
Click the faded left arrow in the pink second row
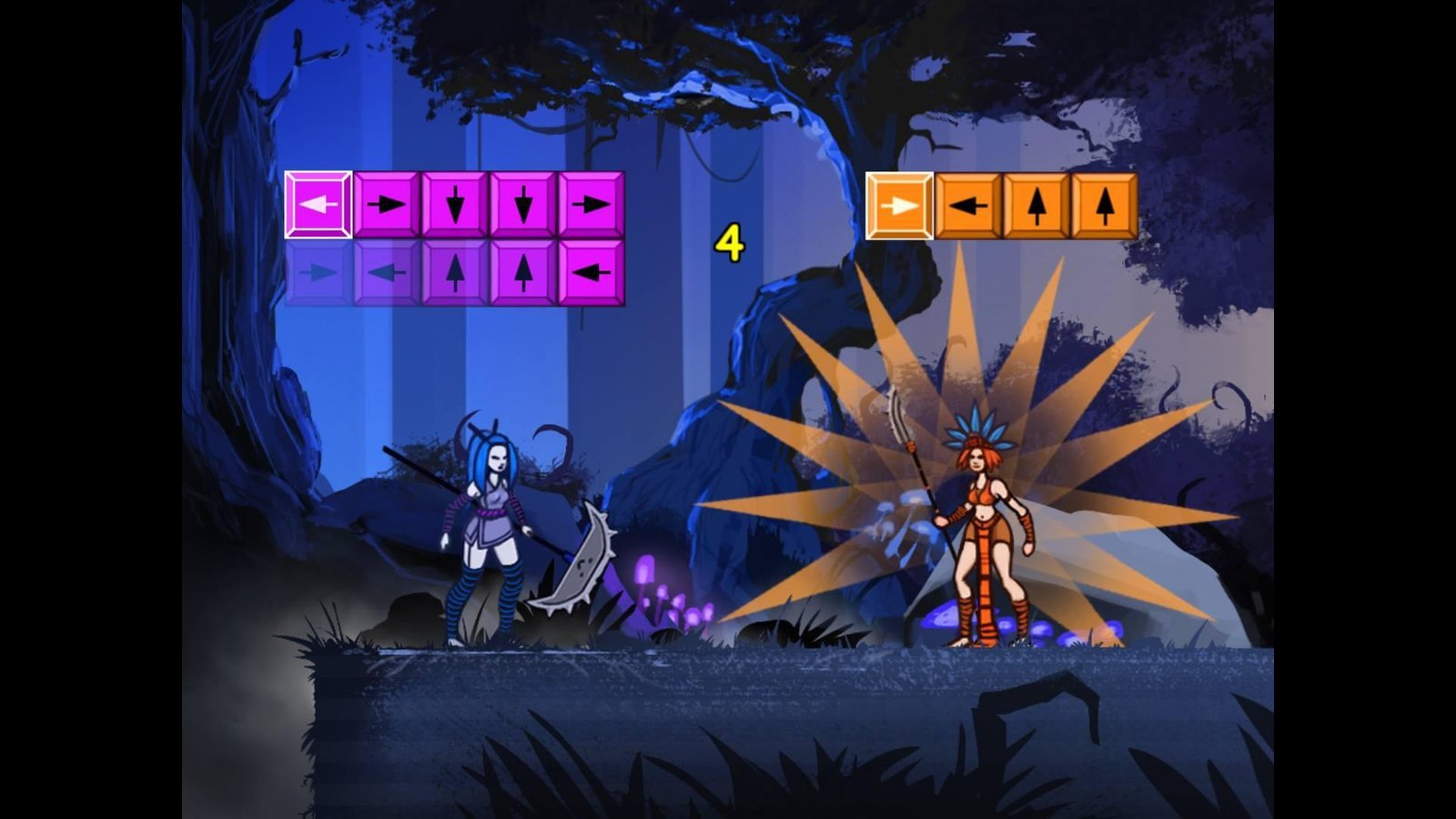(x=387, y=271)
